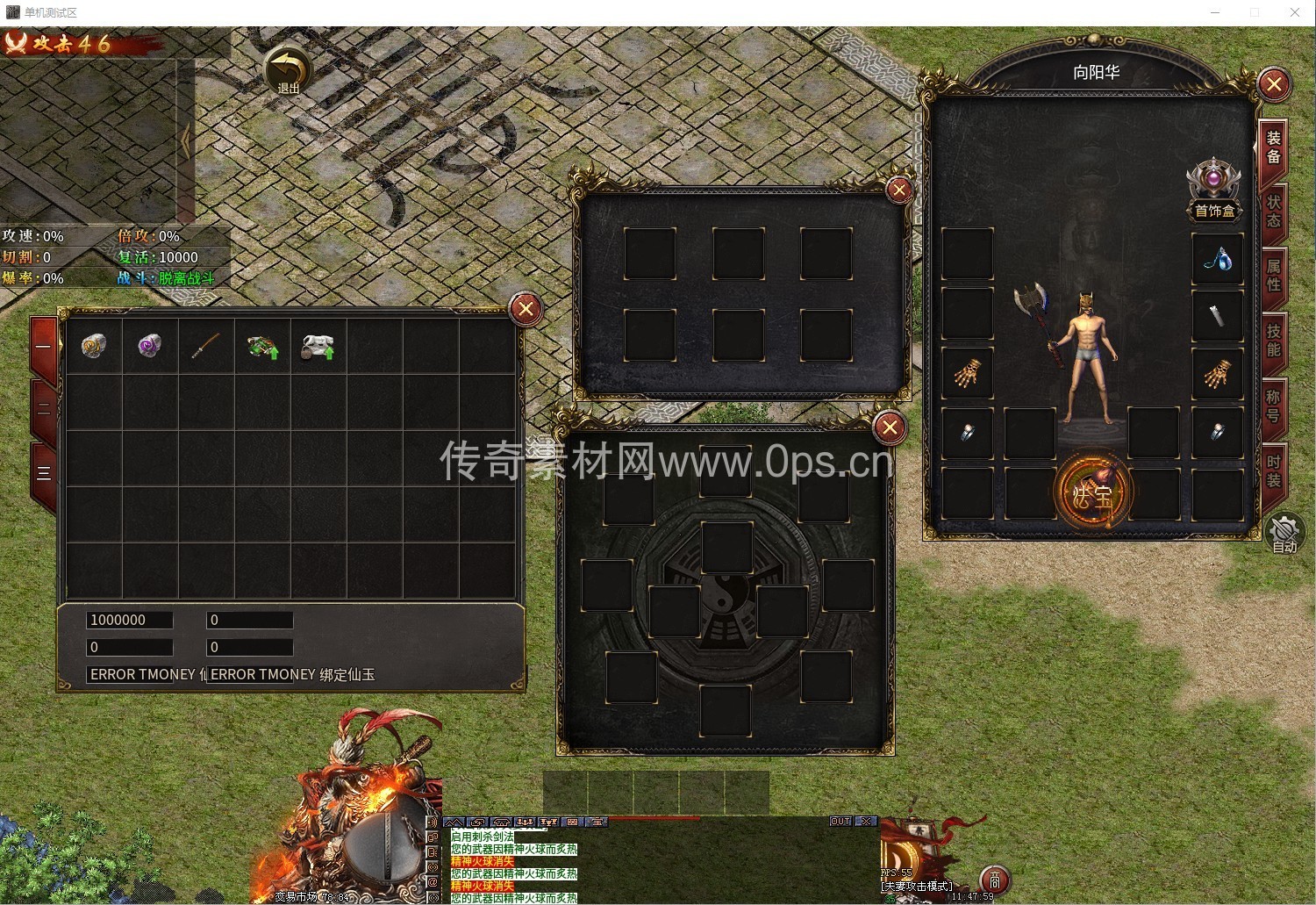Image resolution: width=1316 pixels, height=905 pixels.
Task: Click the 法宝 treasure button
Action: (1092, 493)
